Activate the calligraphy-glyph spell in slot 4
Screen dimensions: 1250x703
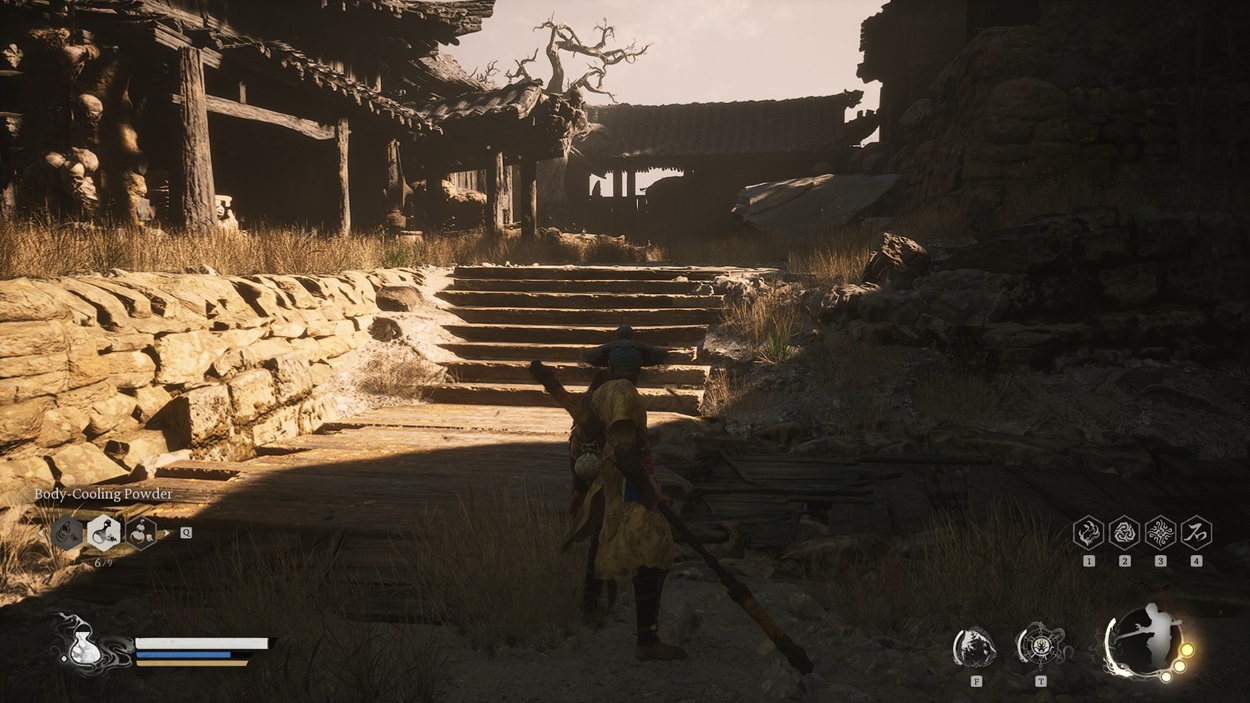point(1196,532)
